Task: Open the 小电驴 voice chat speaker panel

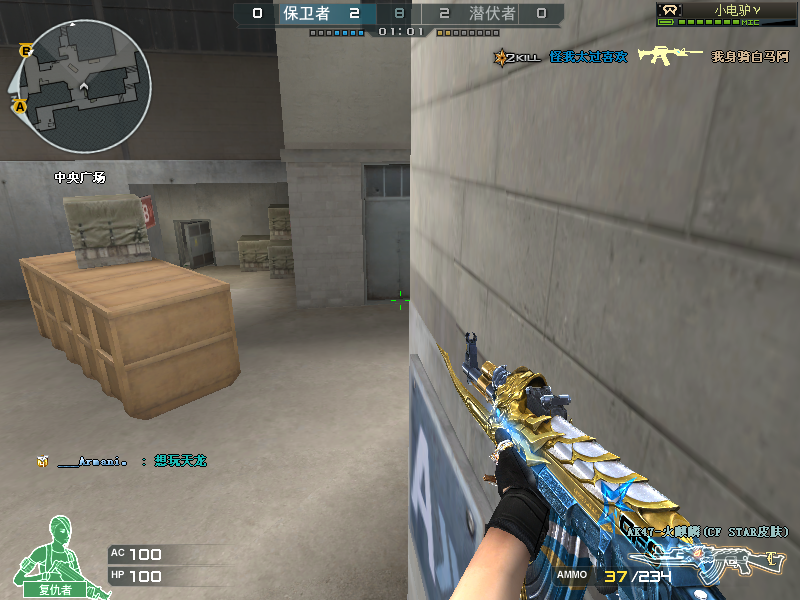Action: coord(727,13)
